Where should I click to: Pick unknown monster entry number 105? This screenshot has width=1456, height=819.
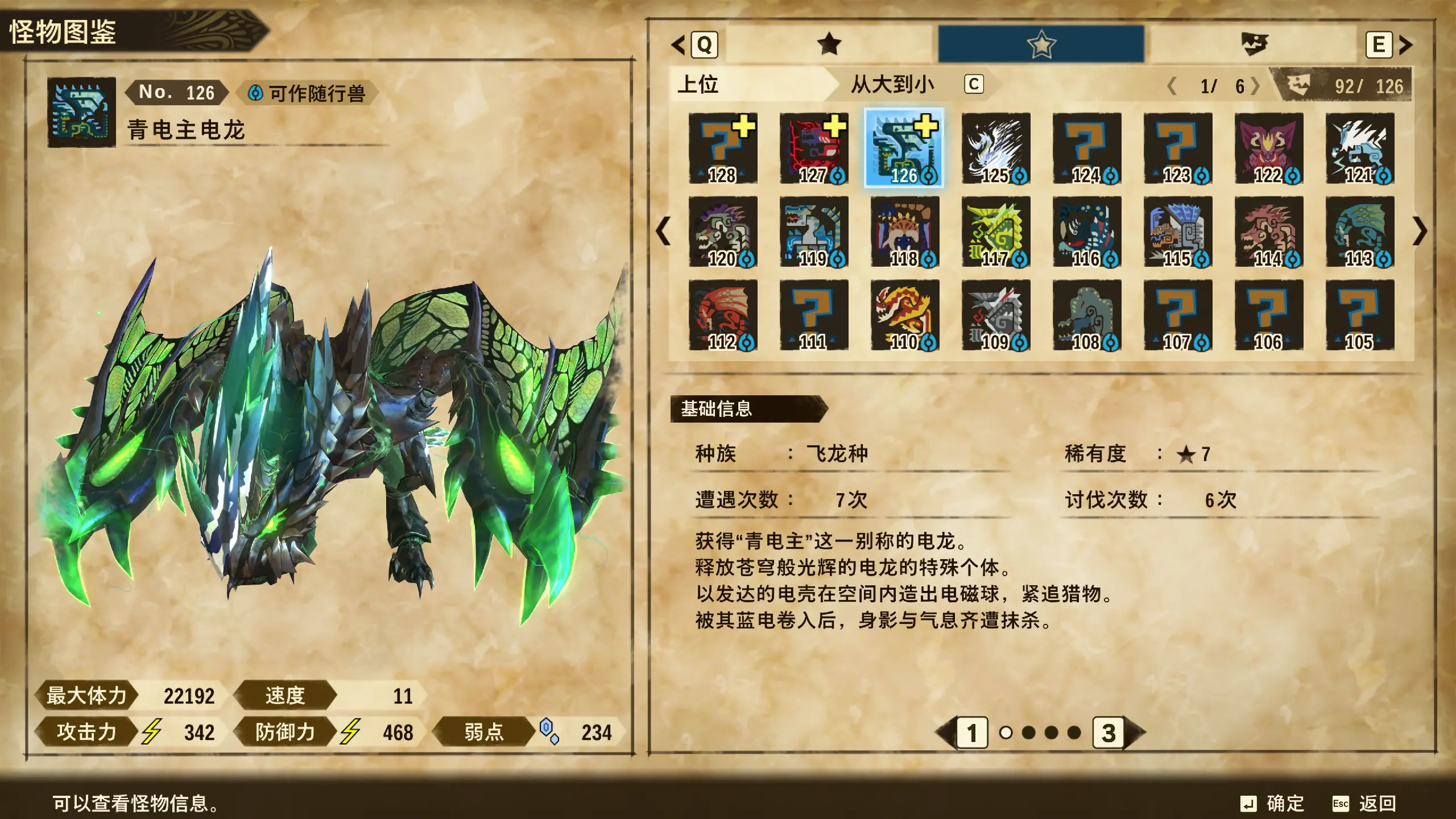tap(1360, 315)
